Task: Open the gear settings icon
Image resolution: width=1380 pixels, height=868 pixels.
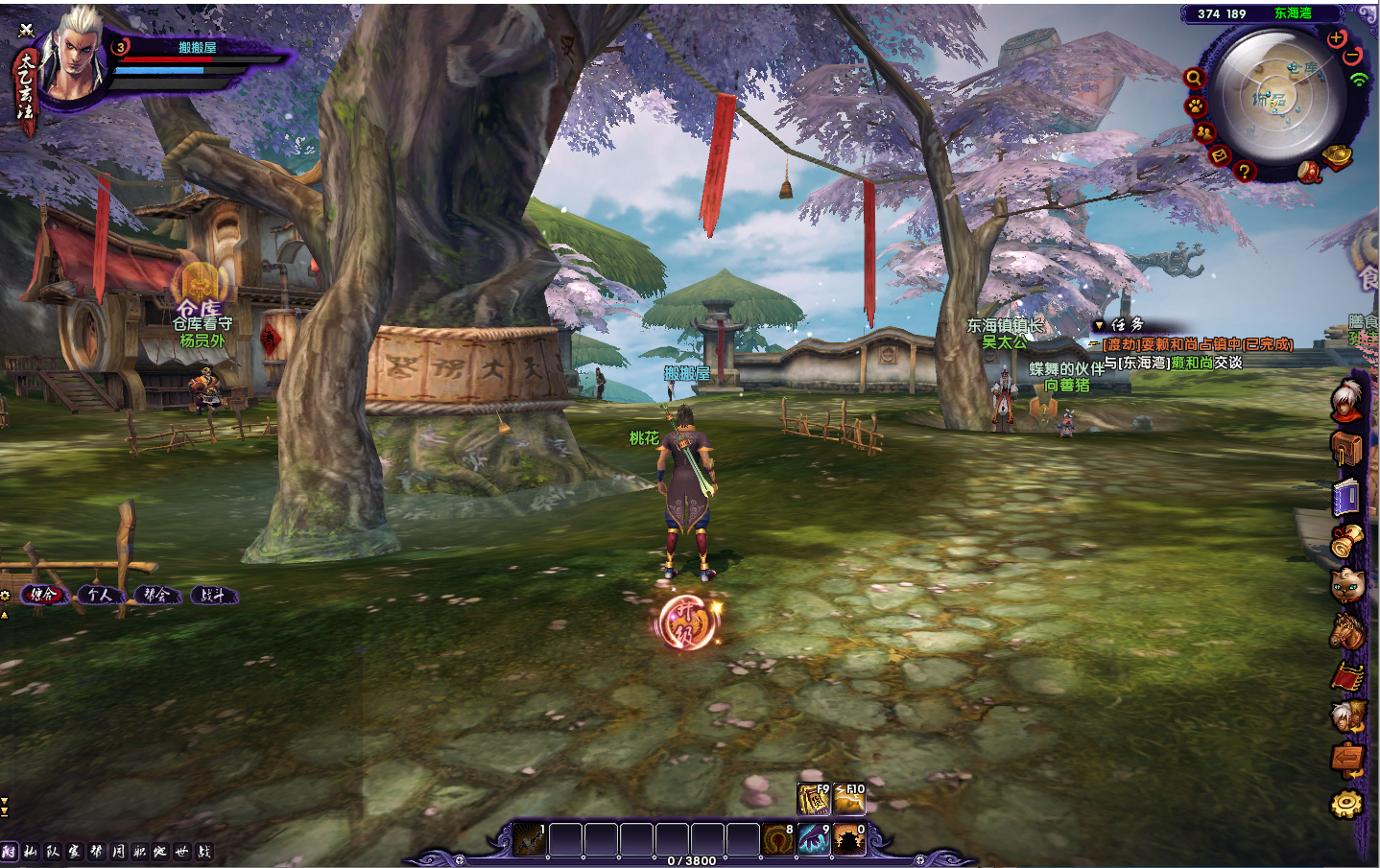Action: [1347, 804]
